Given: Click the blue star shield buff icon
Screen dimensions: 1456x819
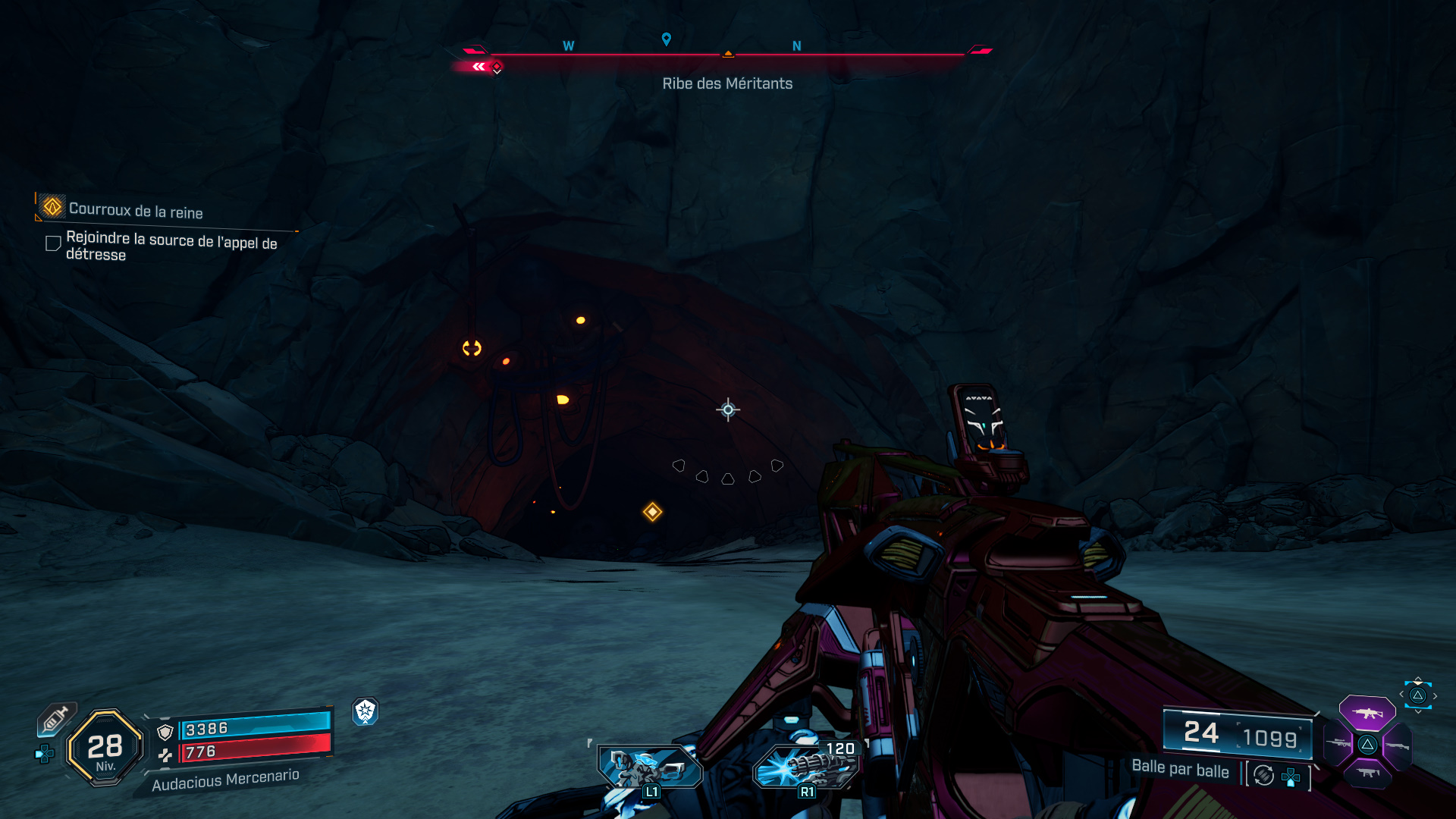Looking at the screenshot, I should coord(365,711).
